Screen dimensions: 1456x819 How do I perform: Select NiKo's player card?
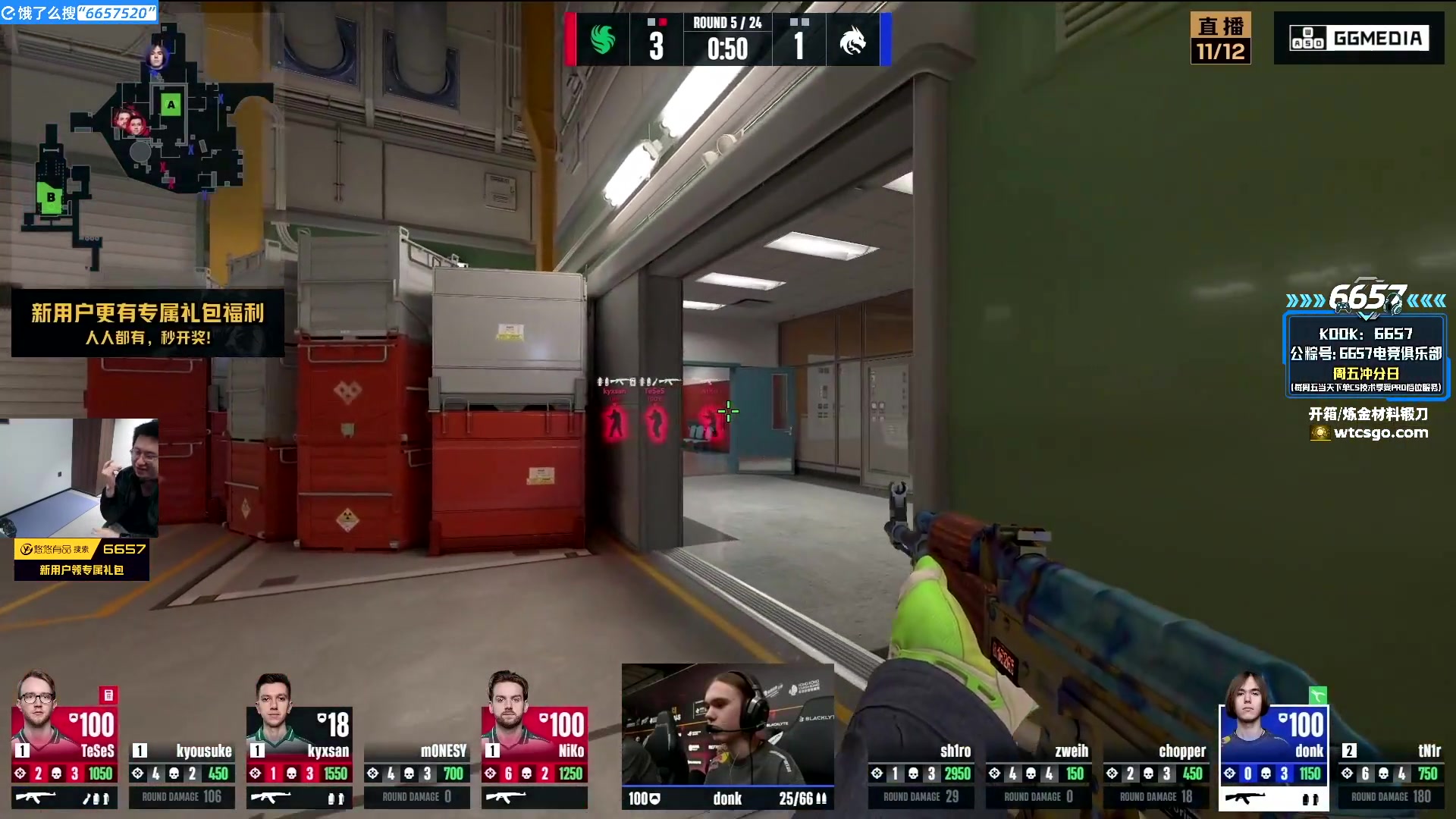click(534, 739)
